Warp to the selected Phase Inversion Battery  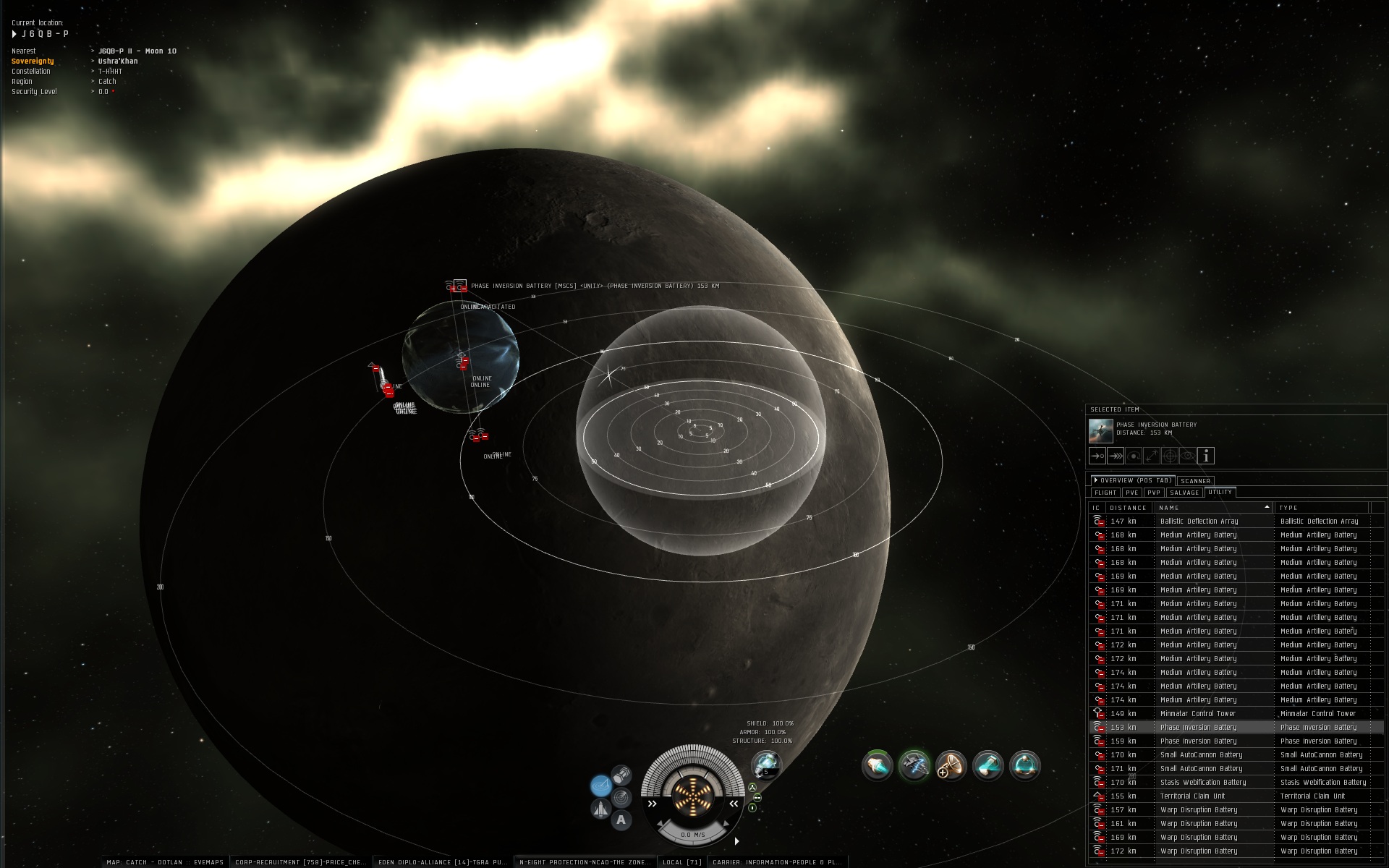1116,456
